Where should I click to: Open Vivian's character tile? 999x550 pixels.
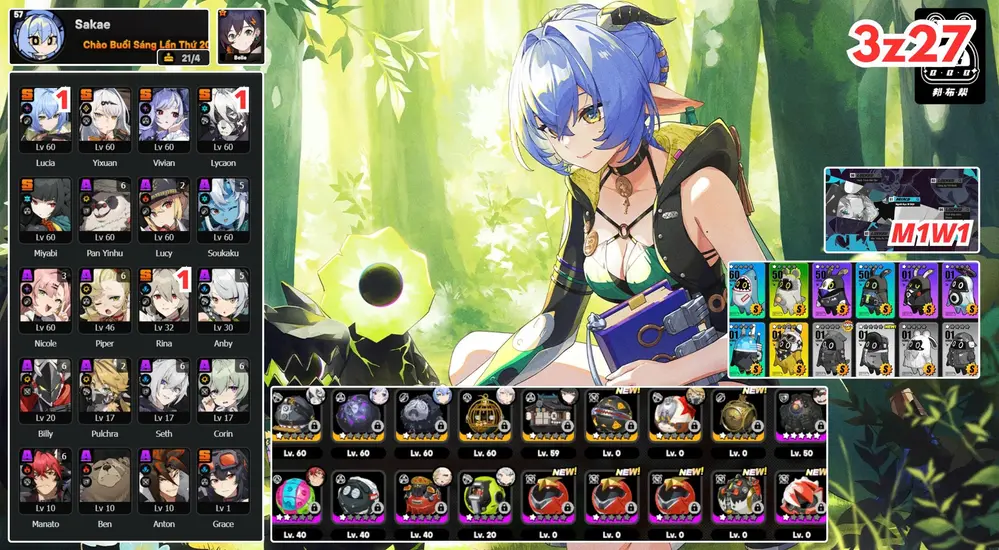point(164,115)
